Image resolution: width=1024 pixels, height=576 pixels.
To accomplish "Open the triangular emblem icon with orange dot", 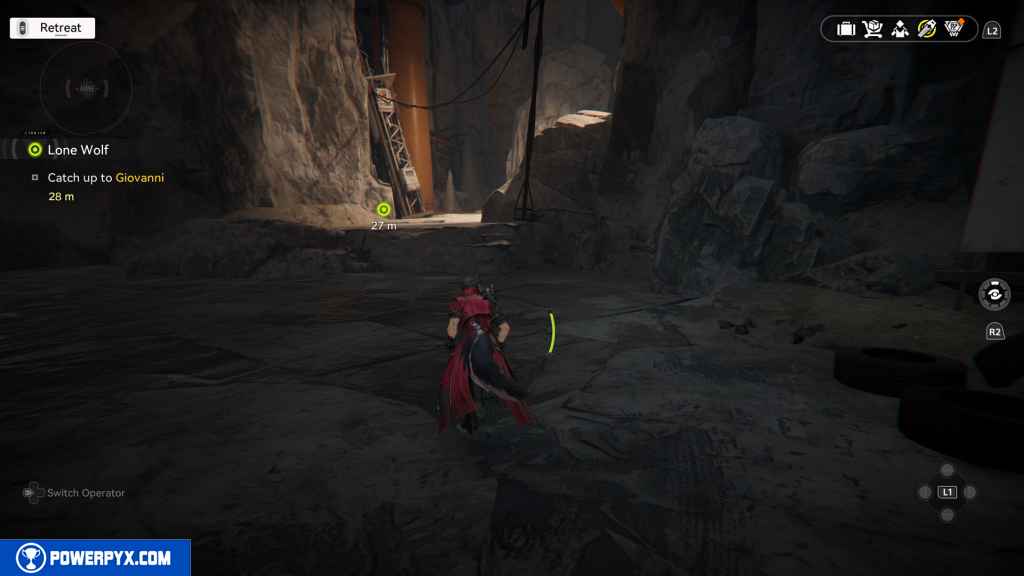I will point(954,28).
